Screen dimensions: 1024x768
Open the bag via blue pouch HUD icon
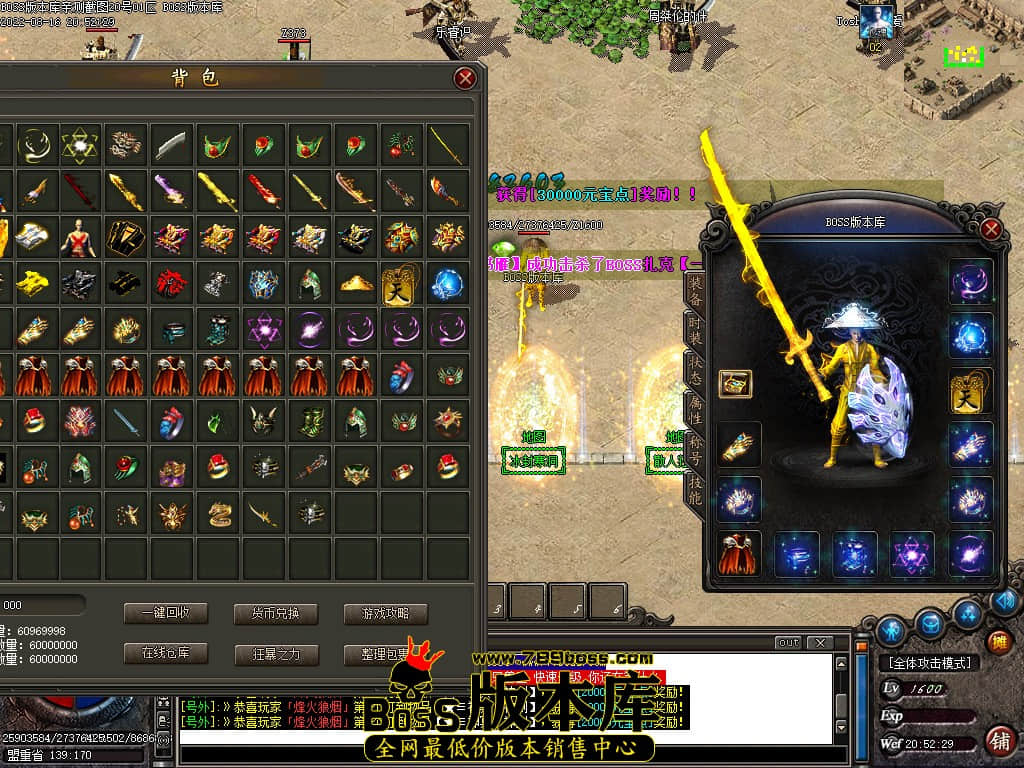930,626
